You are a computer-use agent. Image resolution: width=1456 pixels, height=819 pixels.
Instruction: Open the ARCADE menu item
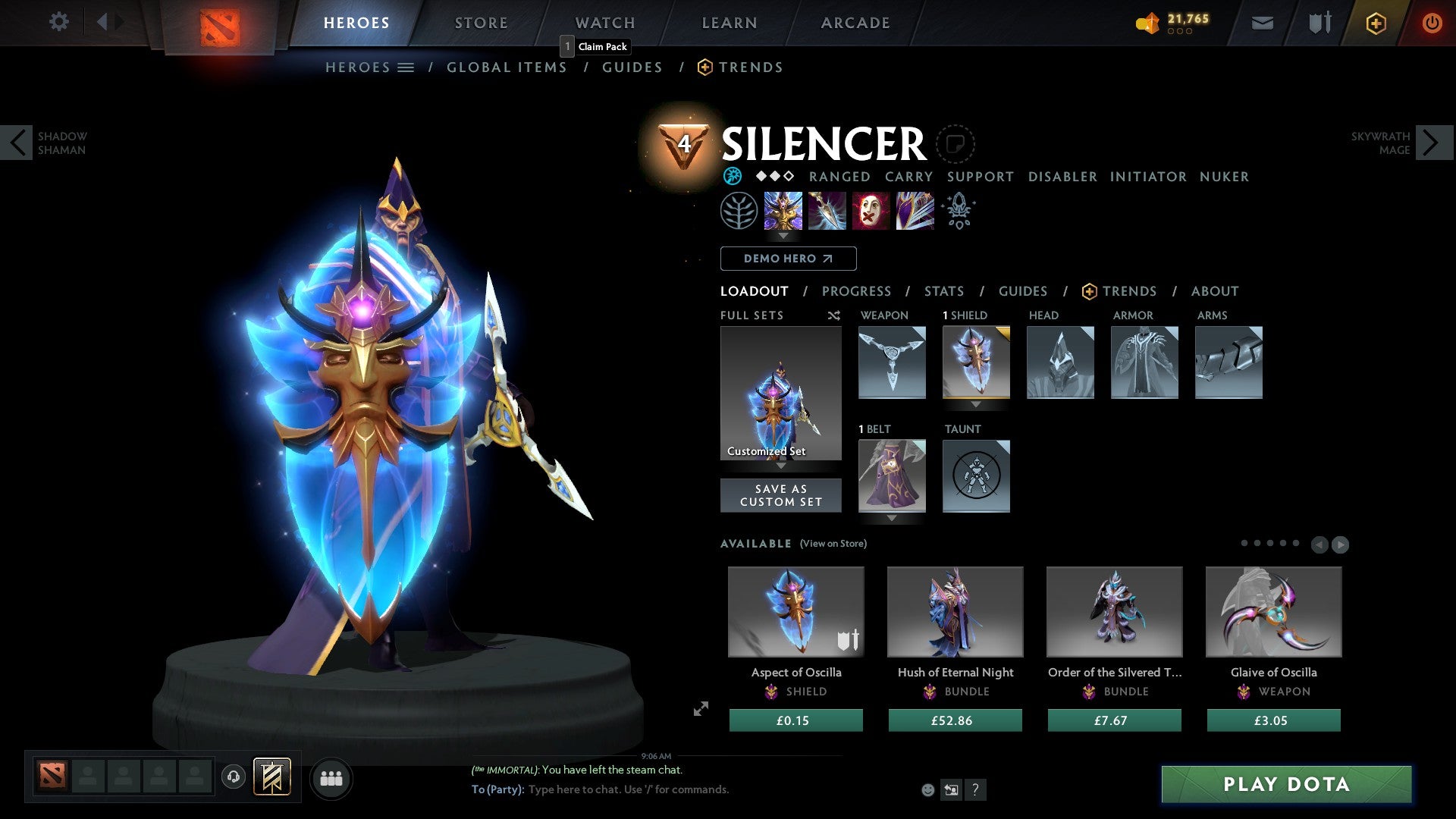[x=855, y=23]
